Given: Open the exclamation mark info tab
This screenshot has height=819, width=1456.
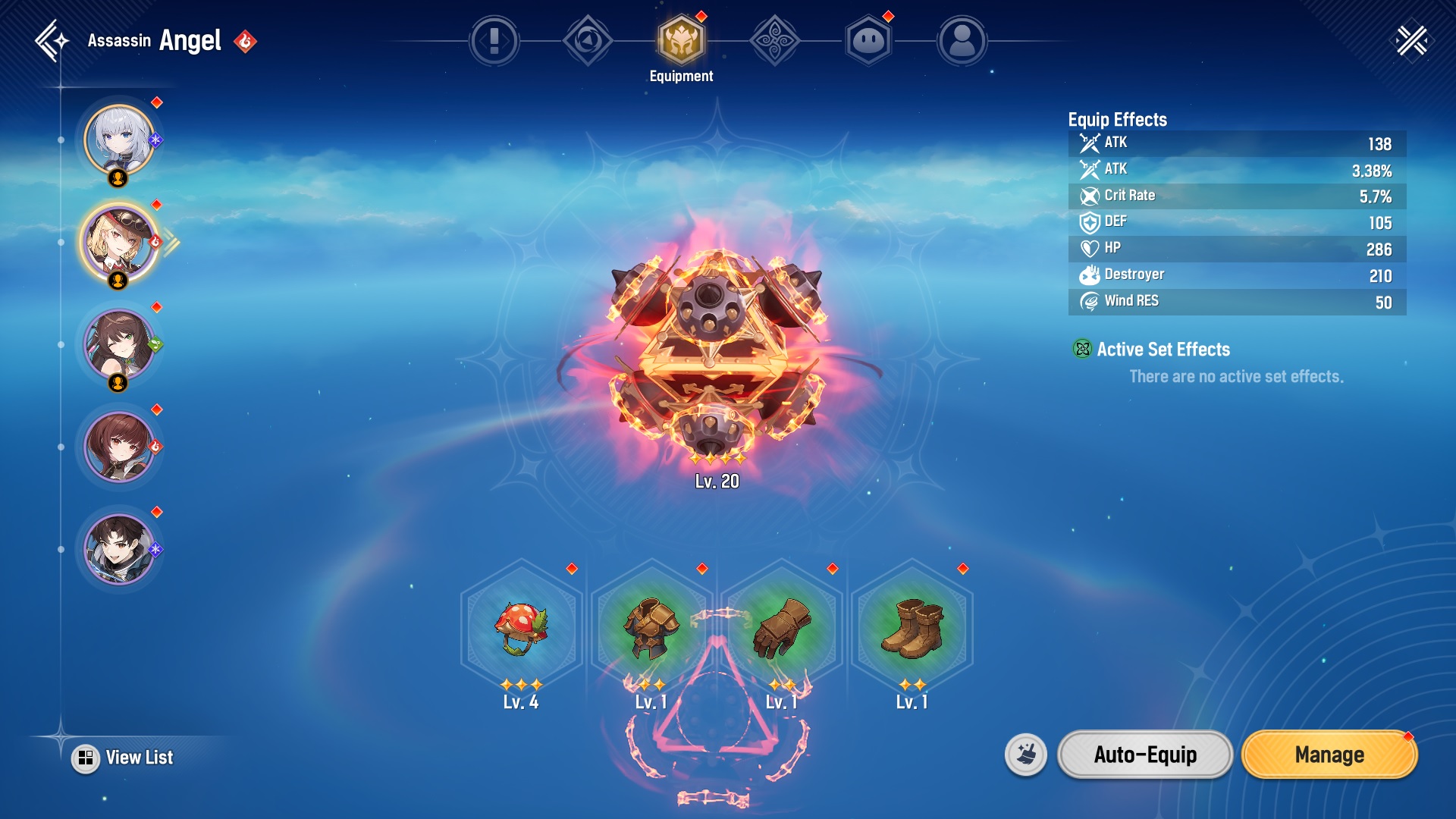Looking at the screenshot, I should tap(494, 41).
